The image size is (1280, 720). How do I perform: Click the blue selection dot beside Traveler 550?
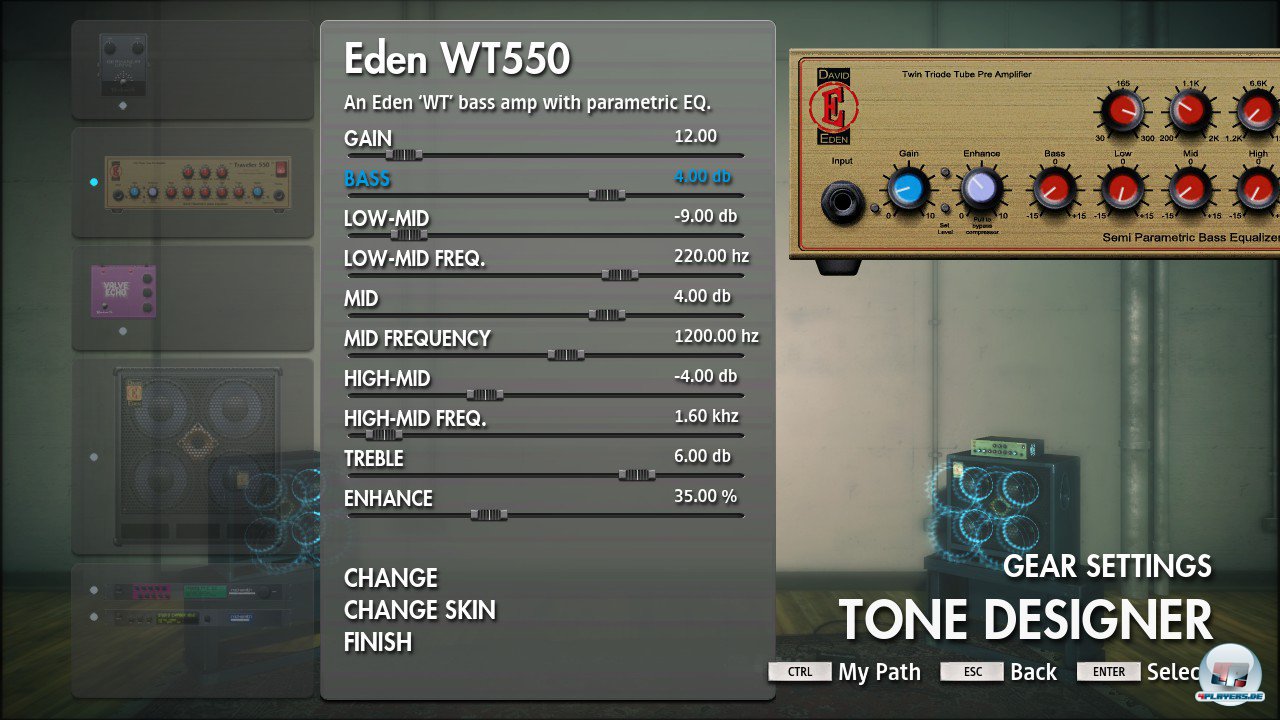click(94, 182)
